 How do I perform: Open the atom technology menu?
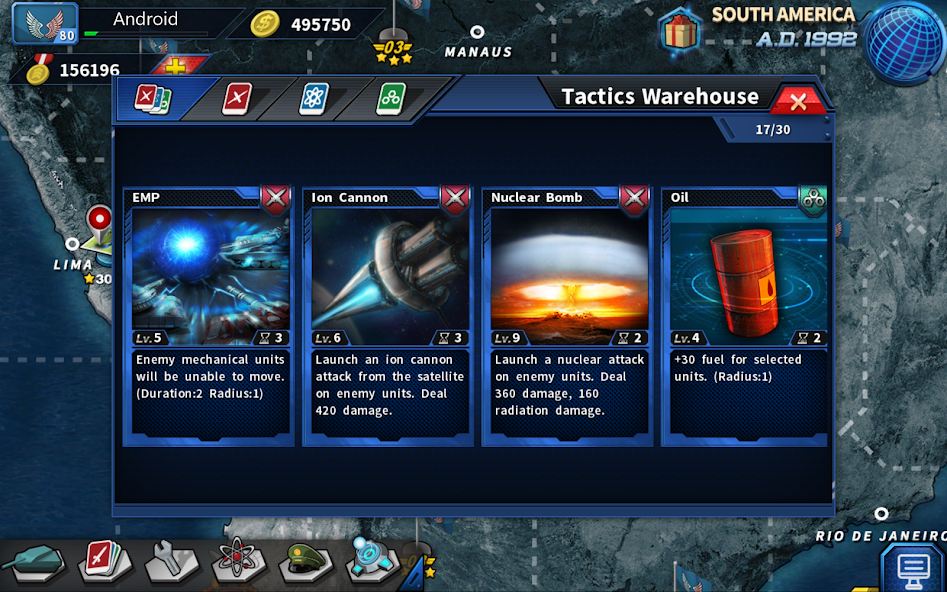point(238,562)
